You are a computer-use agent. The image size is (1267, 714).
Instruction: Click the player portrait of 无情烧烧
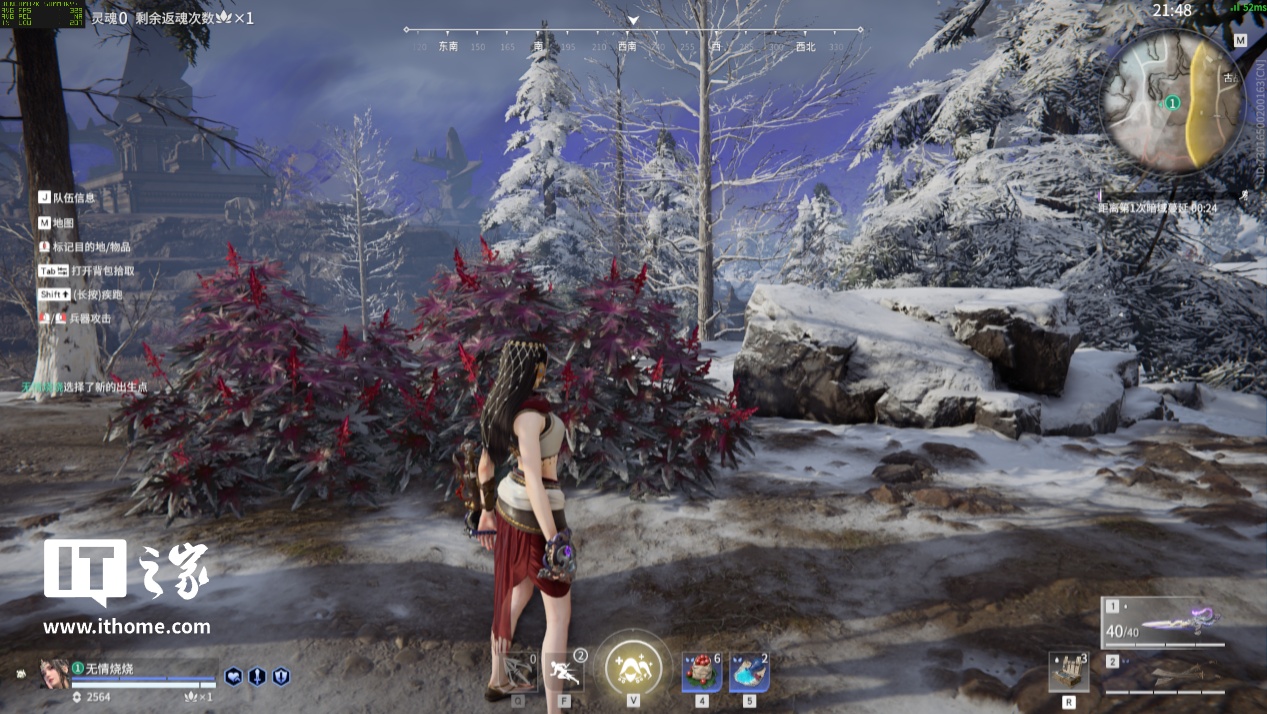[x=54, y=674]
